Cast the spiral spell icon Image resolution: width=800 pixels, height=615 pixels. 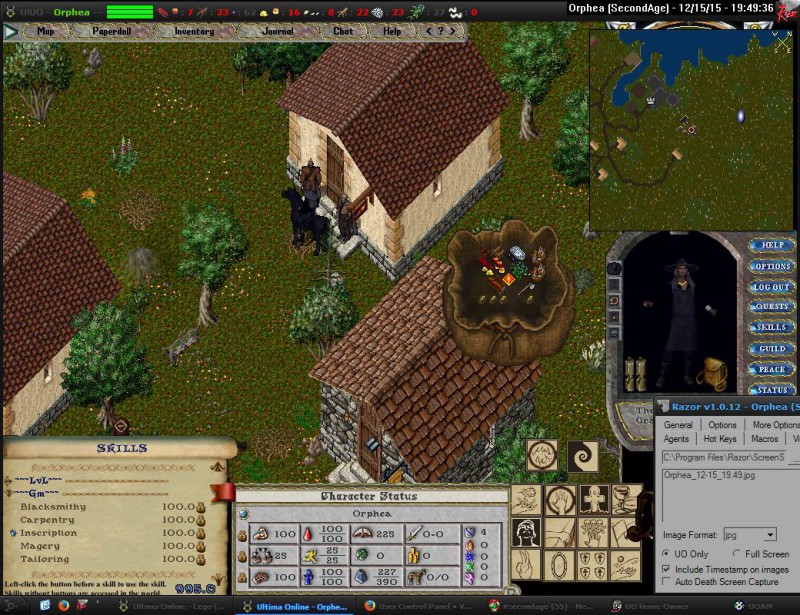[x=582, y=458]
